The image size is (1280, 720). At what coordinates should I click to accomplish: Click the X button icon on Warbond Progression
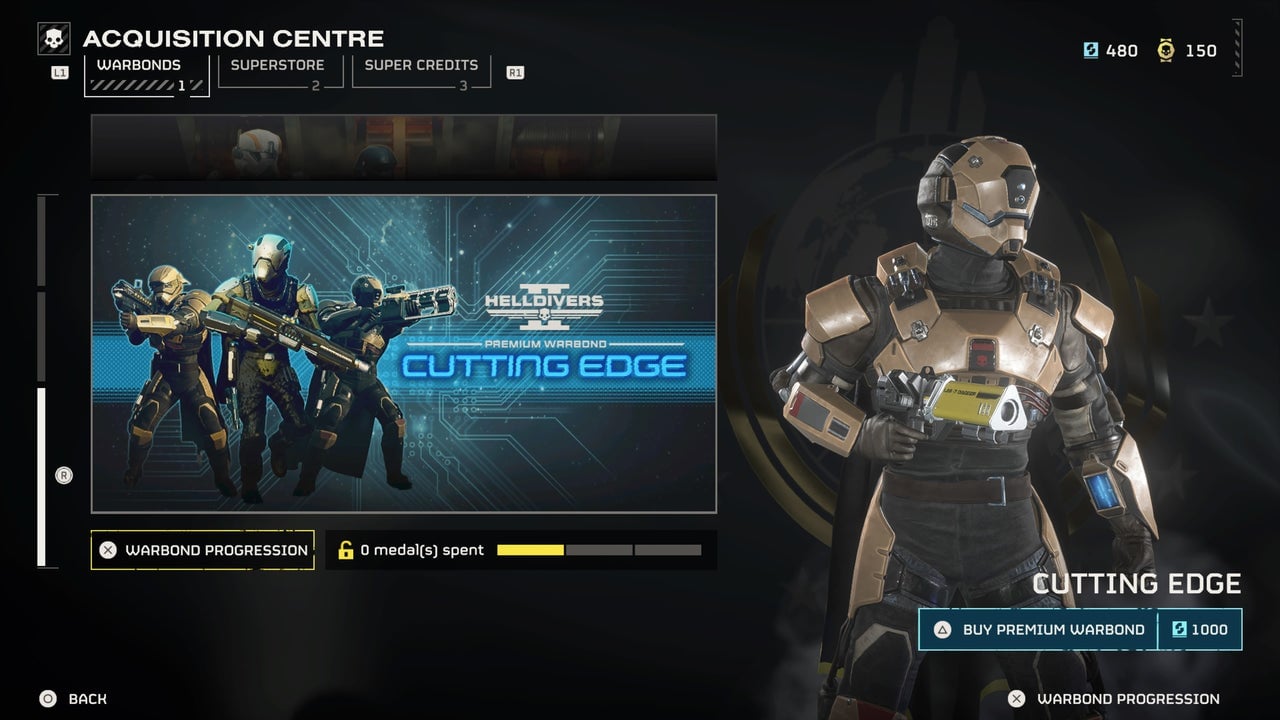[110, 550]
